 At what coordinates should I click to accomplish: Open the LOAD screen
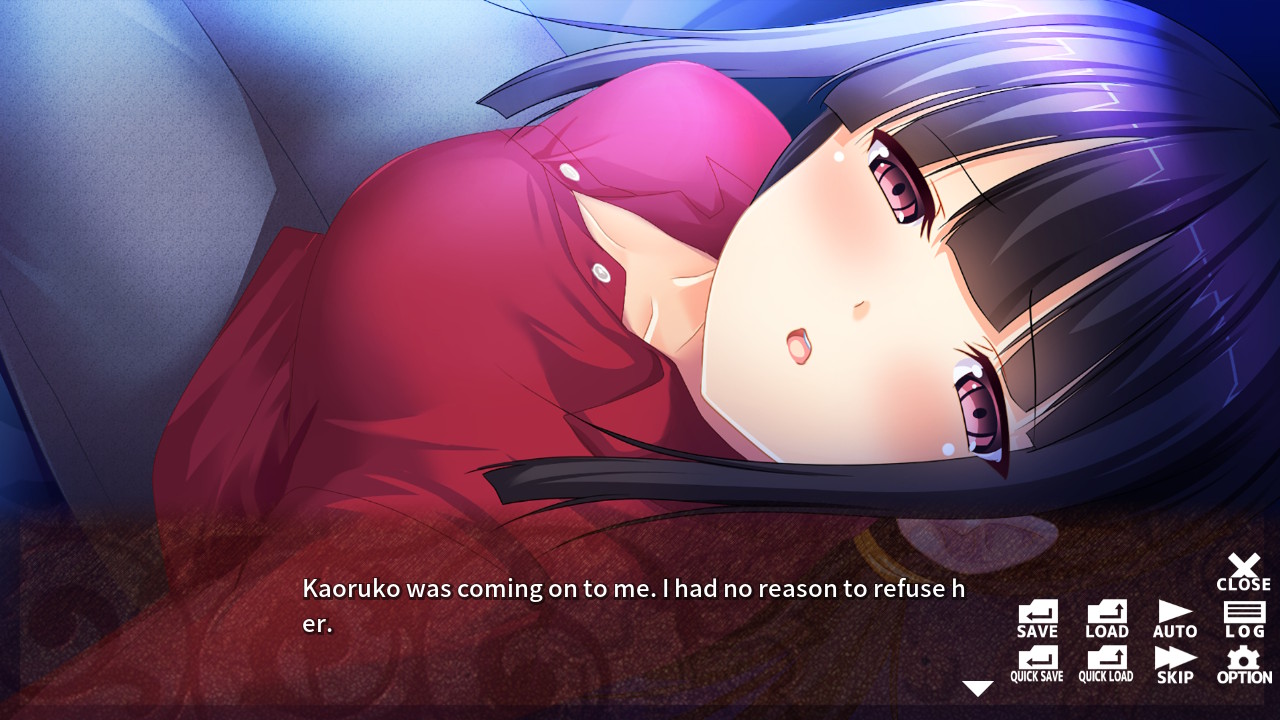[1105, 614]
